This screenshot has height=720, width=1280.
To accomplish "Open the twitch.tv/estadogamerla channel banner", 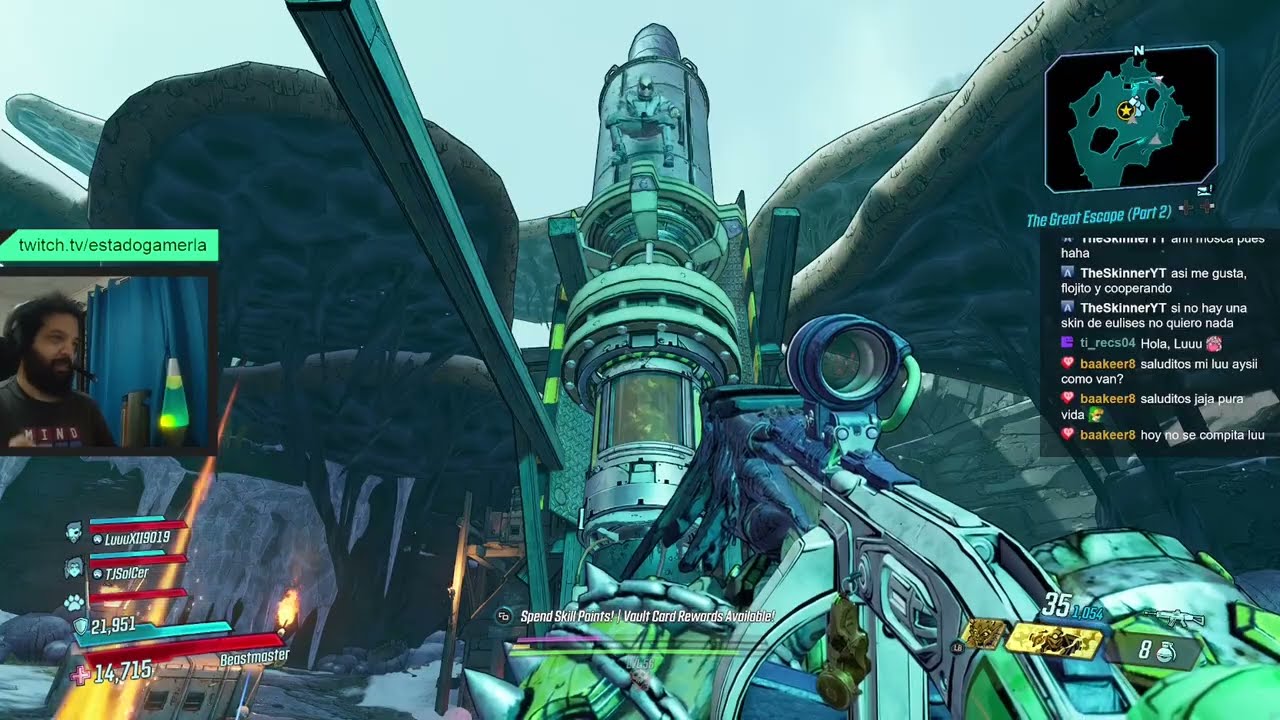I will [112, 245].
